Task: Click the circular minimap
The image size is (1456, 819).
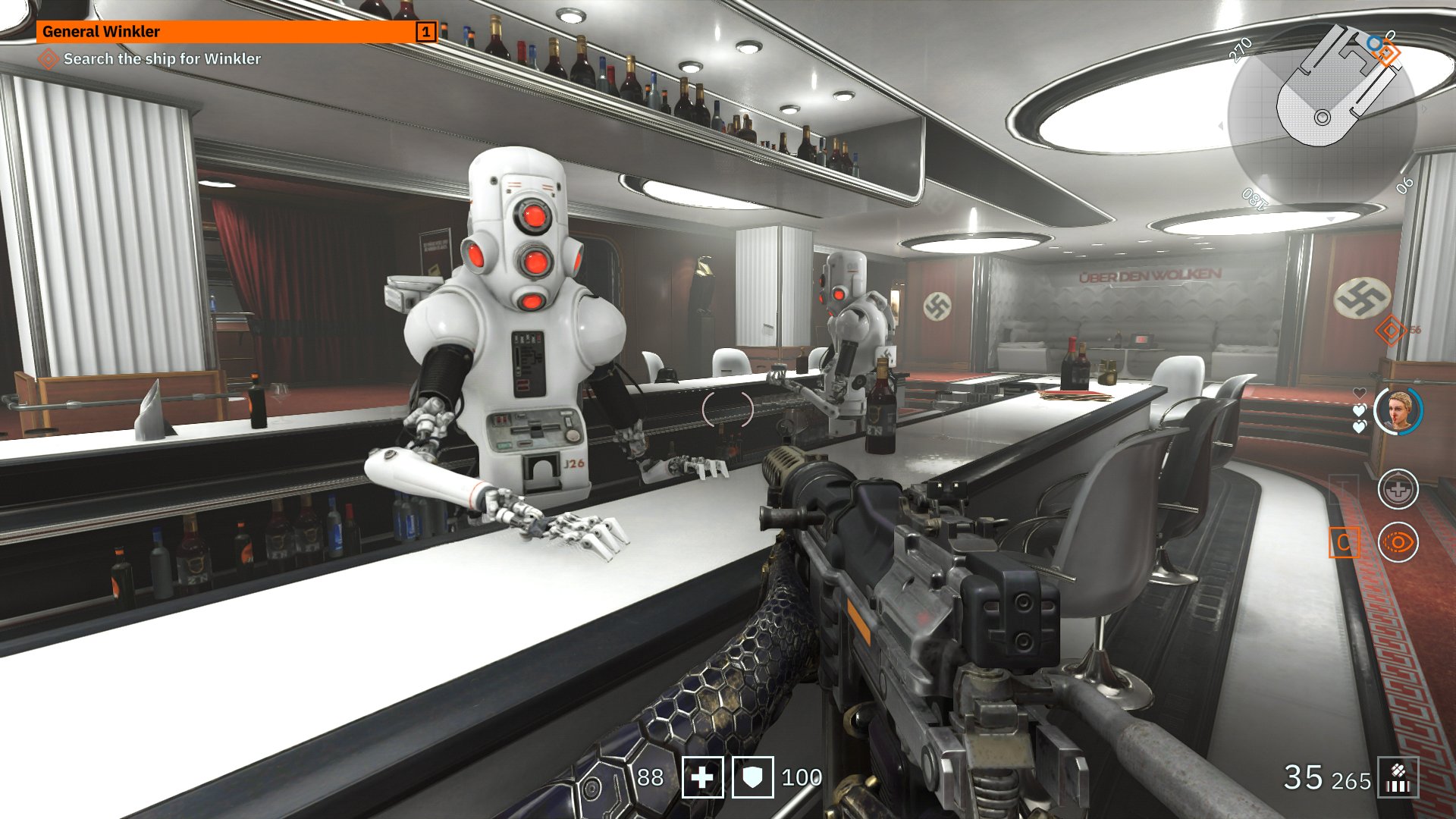Action: click(1322, 115)
